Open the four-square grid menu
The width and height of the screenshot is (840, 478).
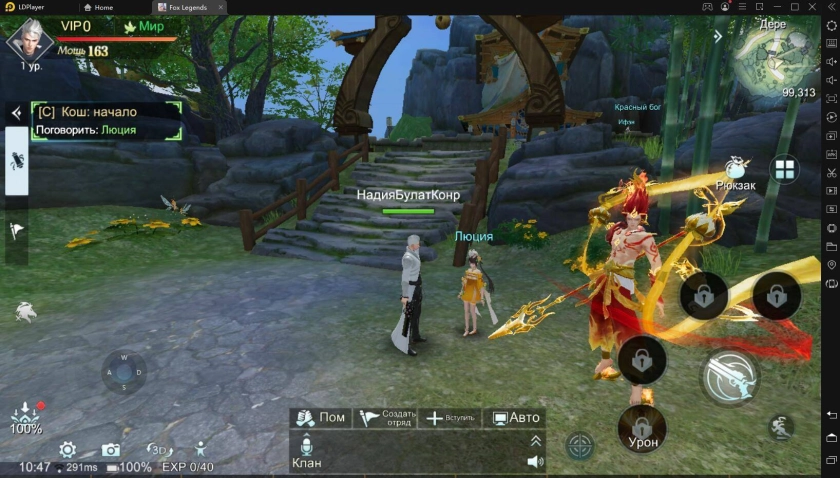(x=784, y=169)
